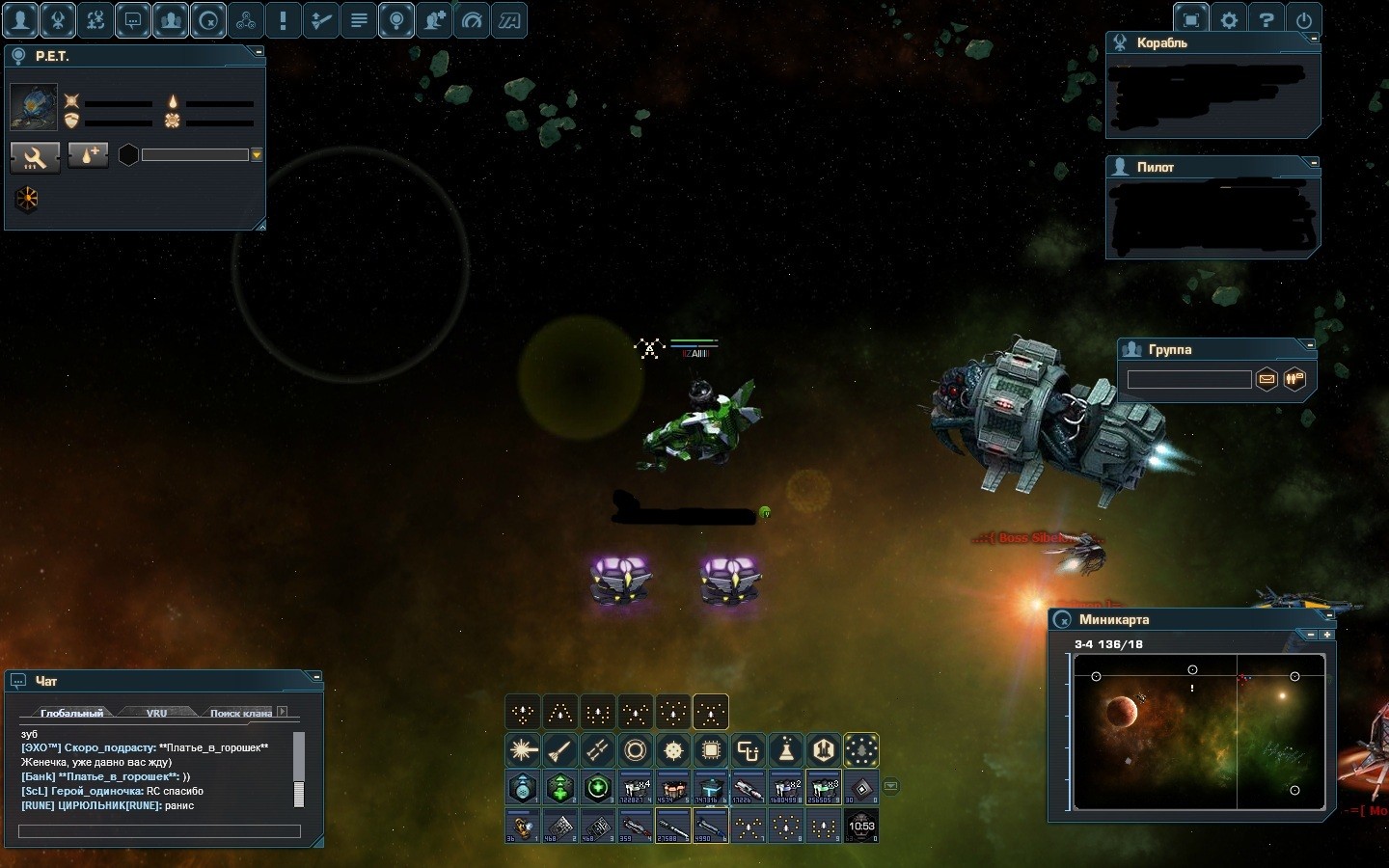
Task: Open the pilot profile toolbar icon
Action: point(20,19)
